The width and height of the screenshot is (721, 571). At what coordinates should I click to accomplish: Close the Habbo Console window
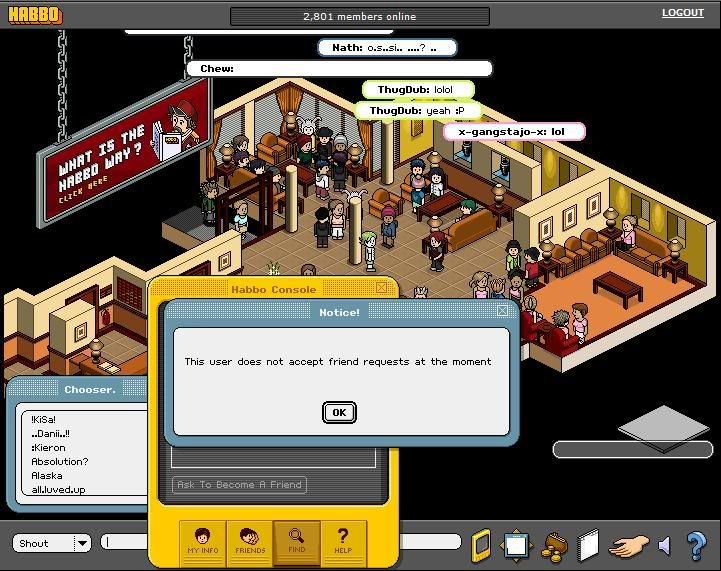point(382,288)
